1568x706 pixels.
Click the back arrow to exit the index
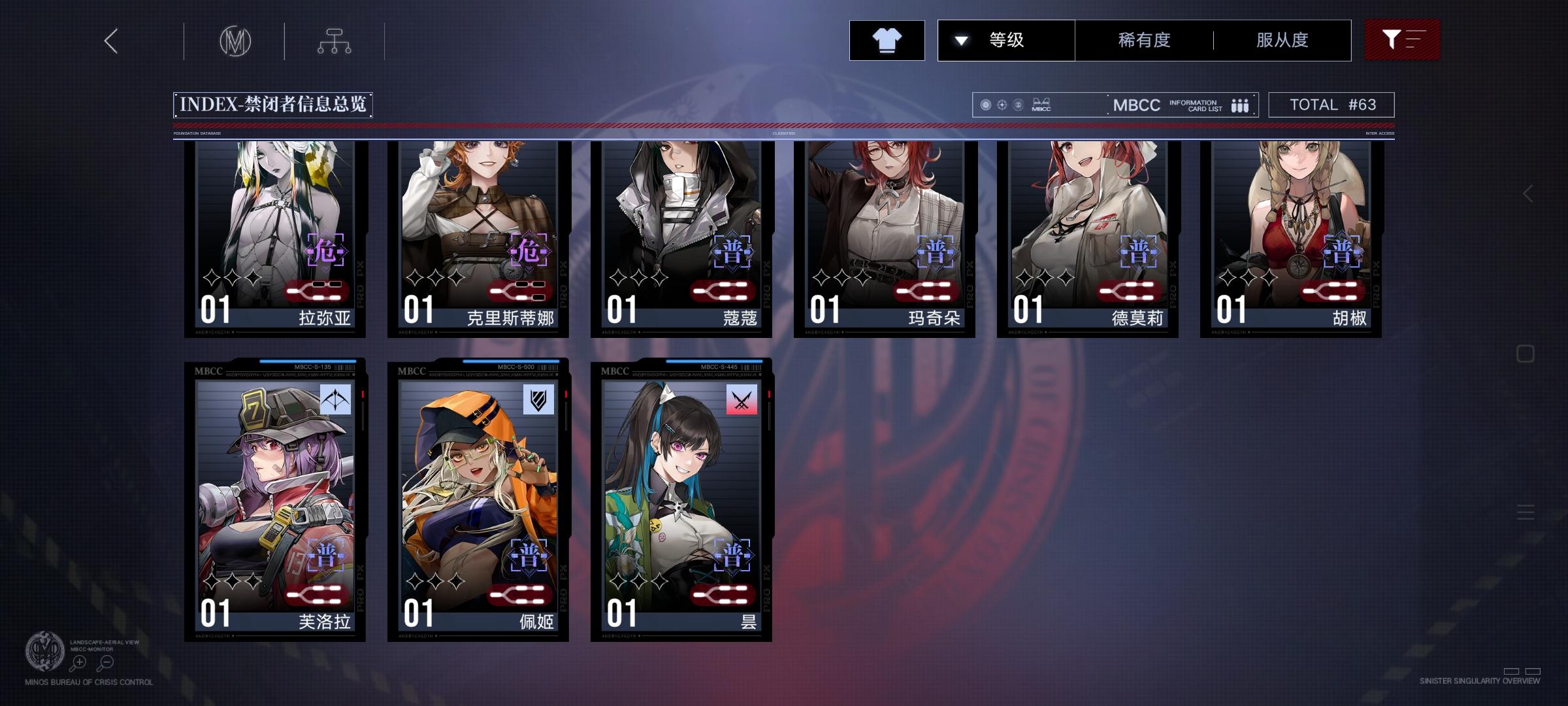(110, 41)
